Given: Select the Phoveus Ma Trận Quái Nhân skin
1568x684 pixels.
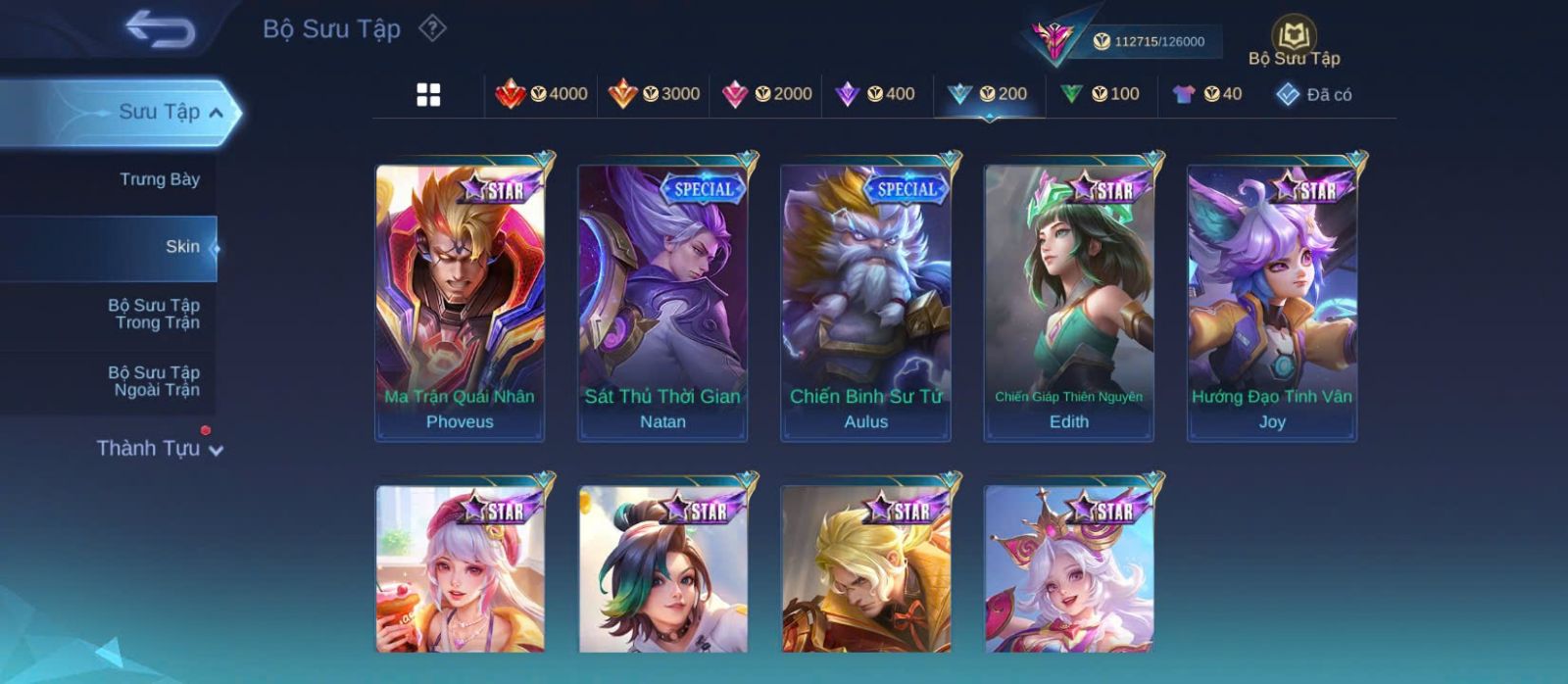Looking at the screenshot, I should tap(460, 302).
